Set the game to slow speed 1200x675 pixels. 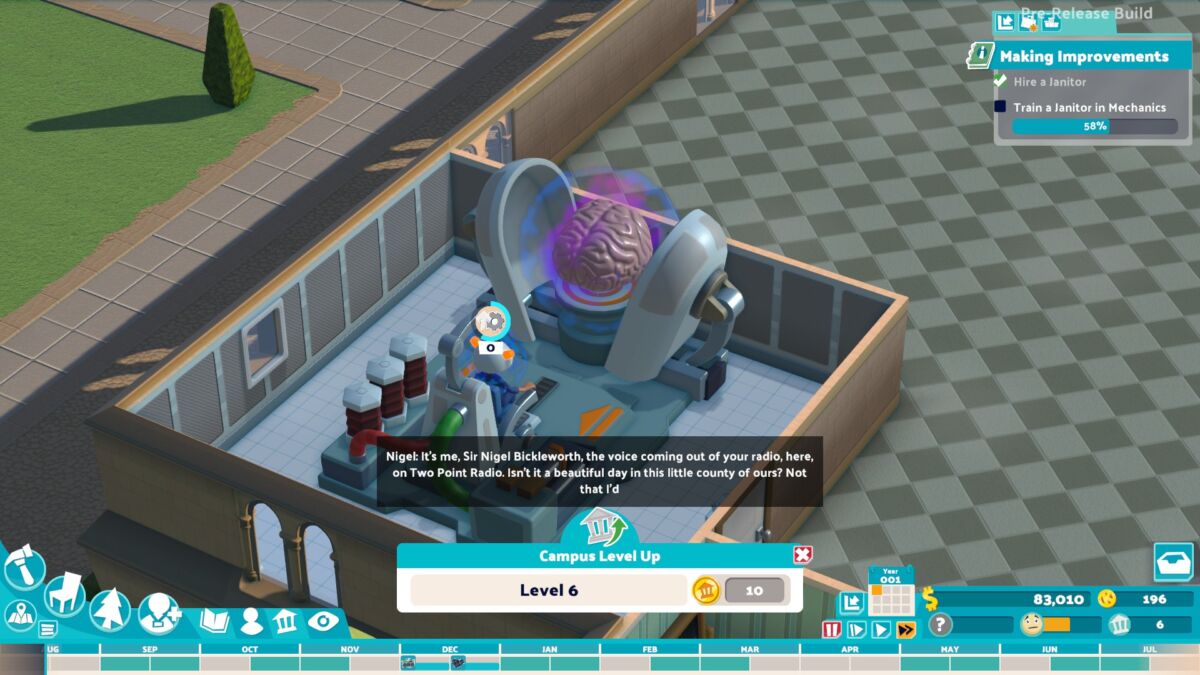pos(856,629)
